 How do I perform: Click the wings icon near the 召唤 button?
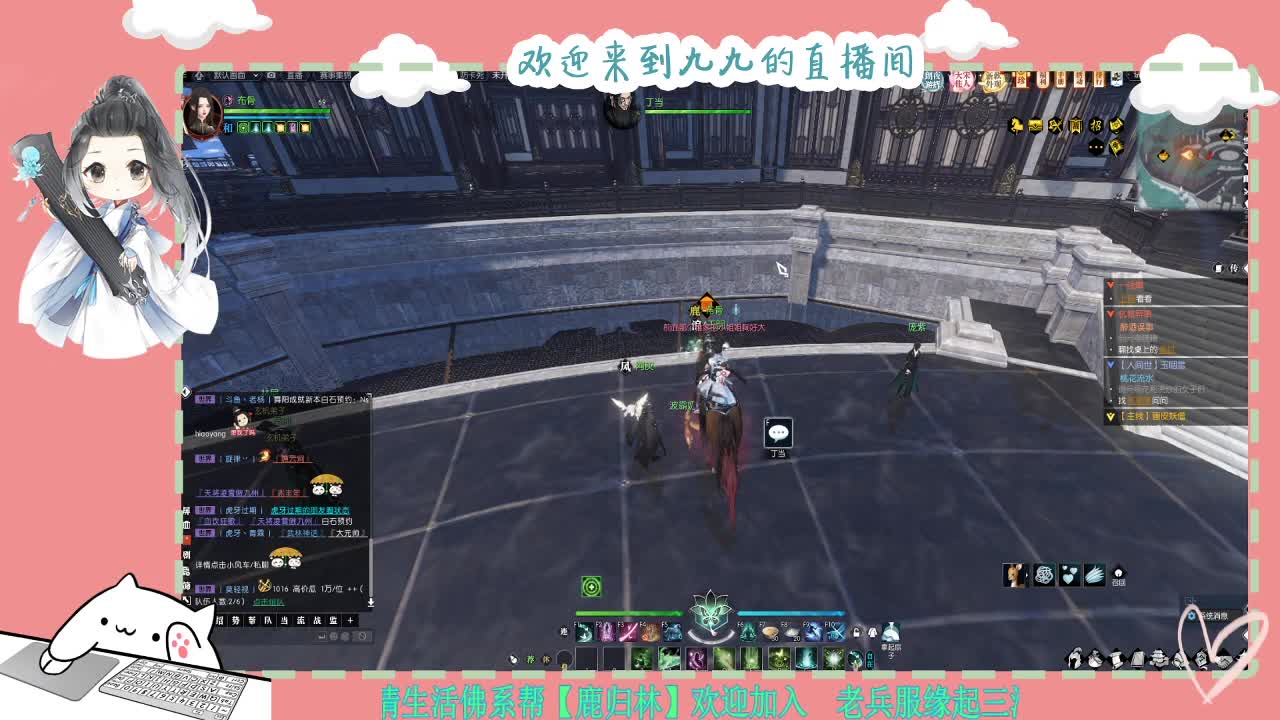(x=1095, y=574)
